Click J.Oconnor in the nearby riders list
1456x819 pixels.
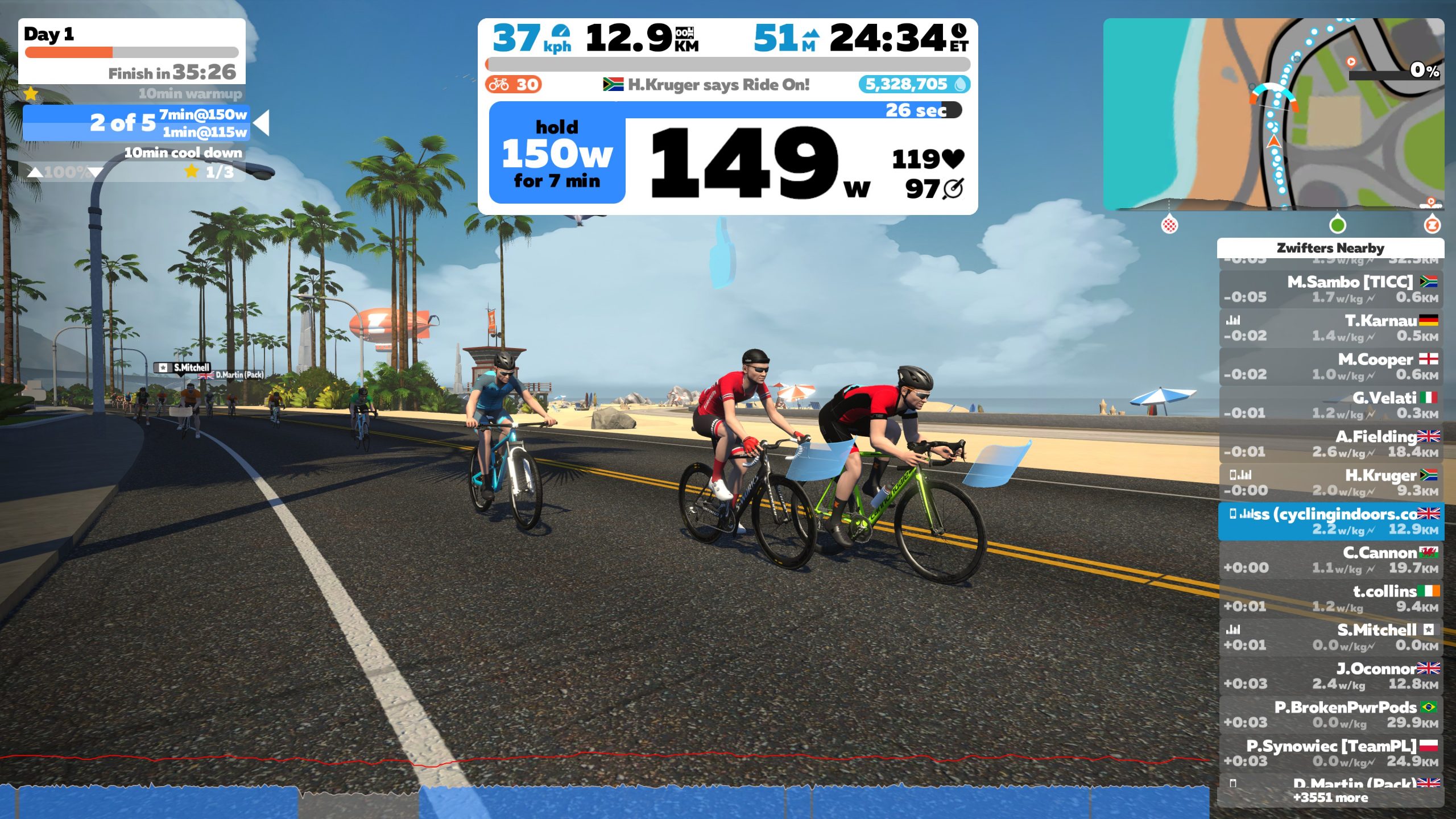pyautogui.click(x=1330, y=676)
